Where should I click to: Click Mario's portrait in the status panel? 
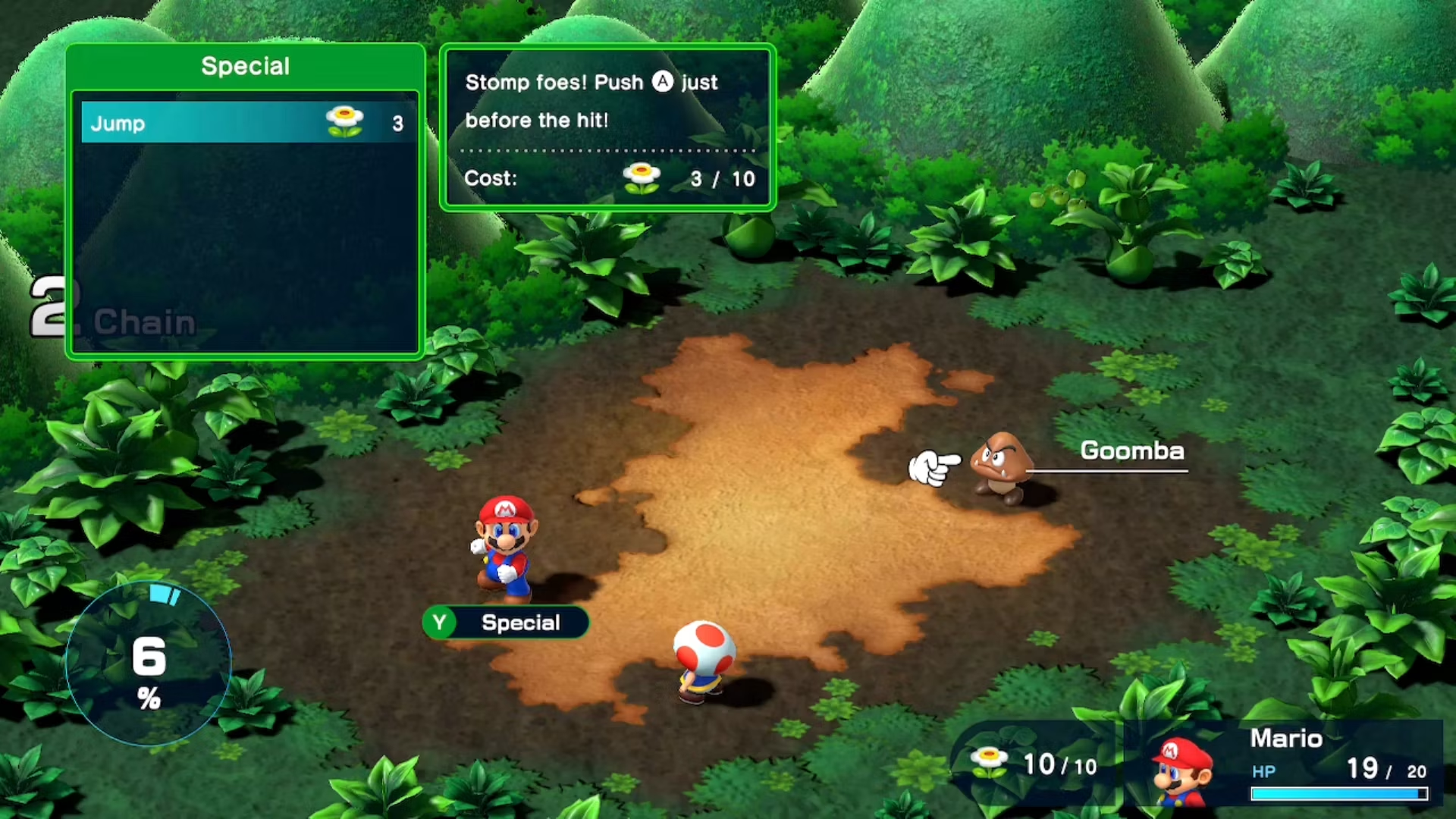1181,770
